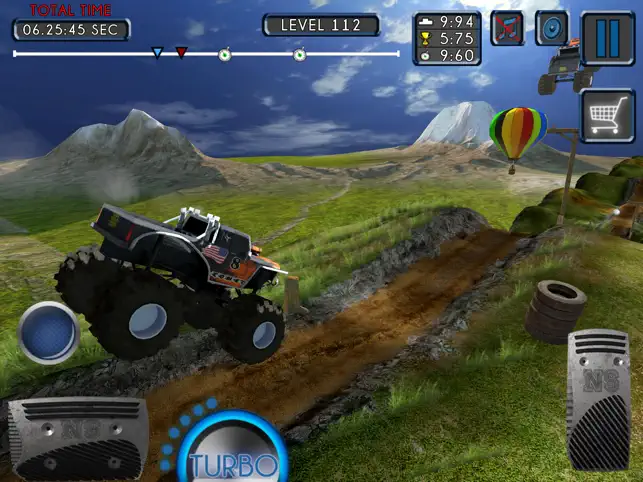The height and width of the screenshot is (482, 643).
Task: Tap the round blue button above brake pedal
Action: (x=49, y=332)
